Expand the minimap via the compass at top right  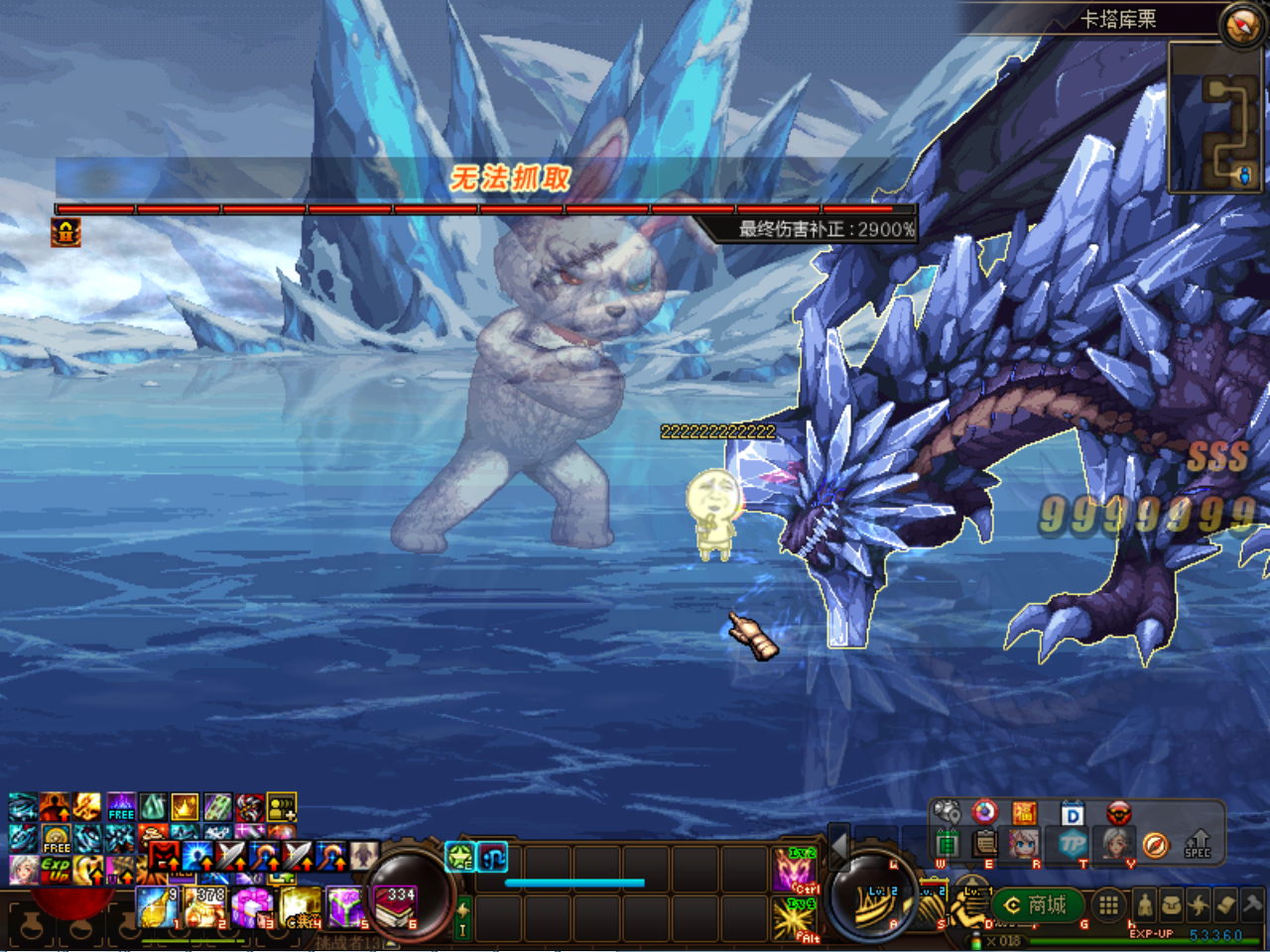(x=1241, y=24)
